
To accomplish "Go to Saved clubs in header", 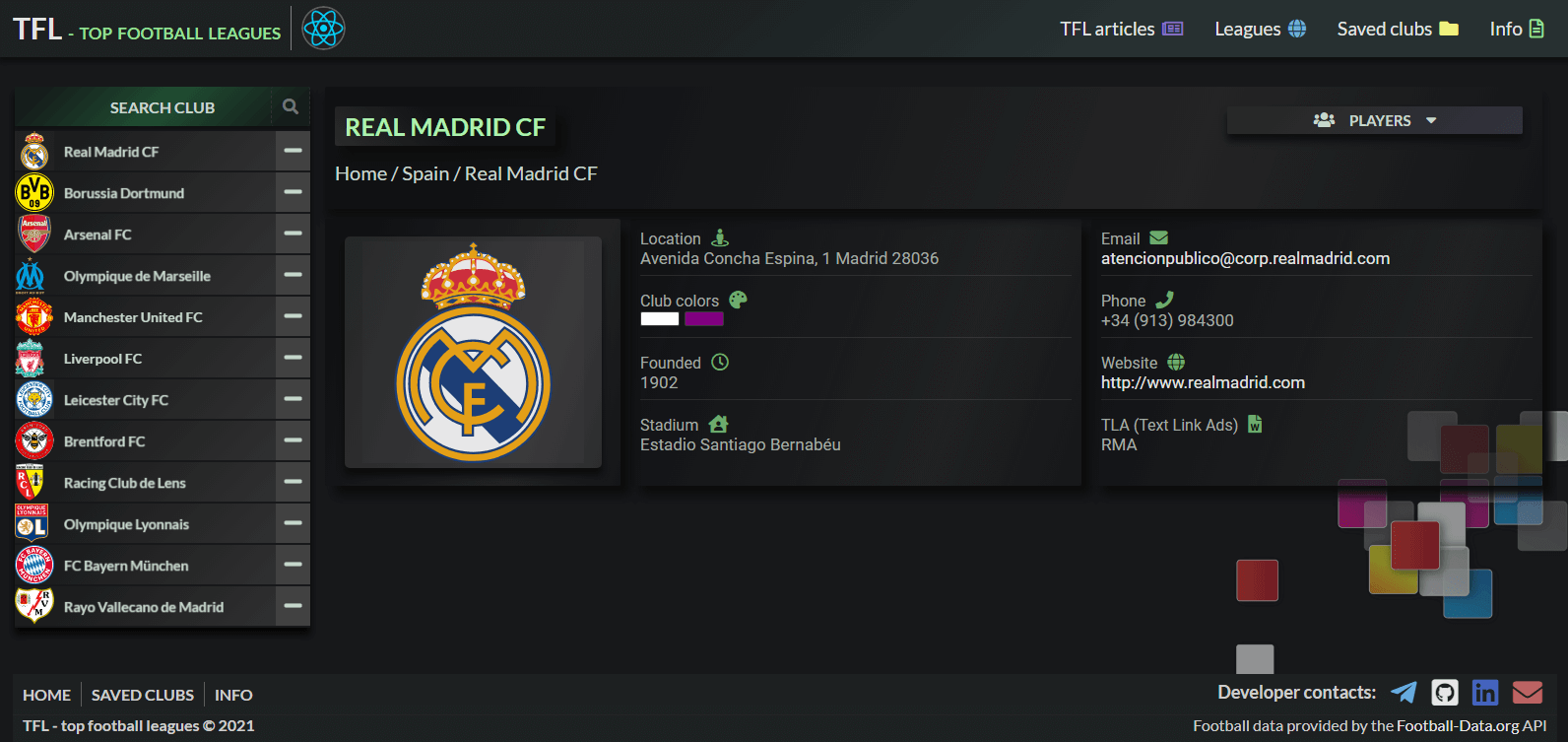I will [1397, 30].
